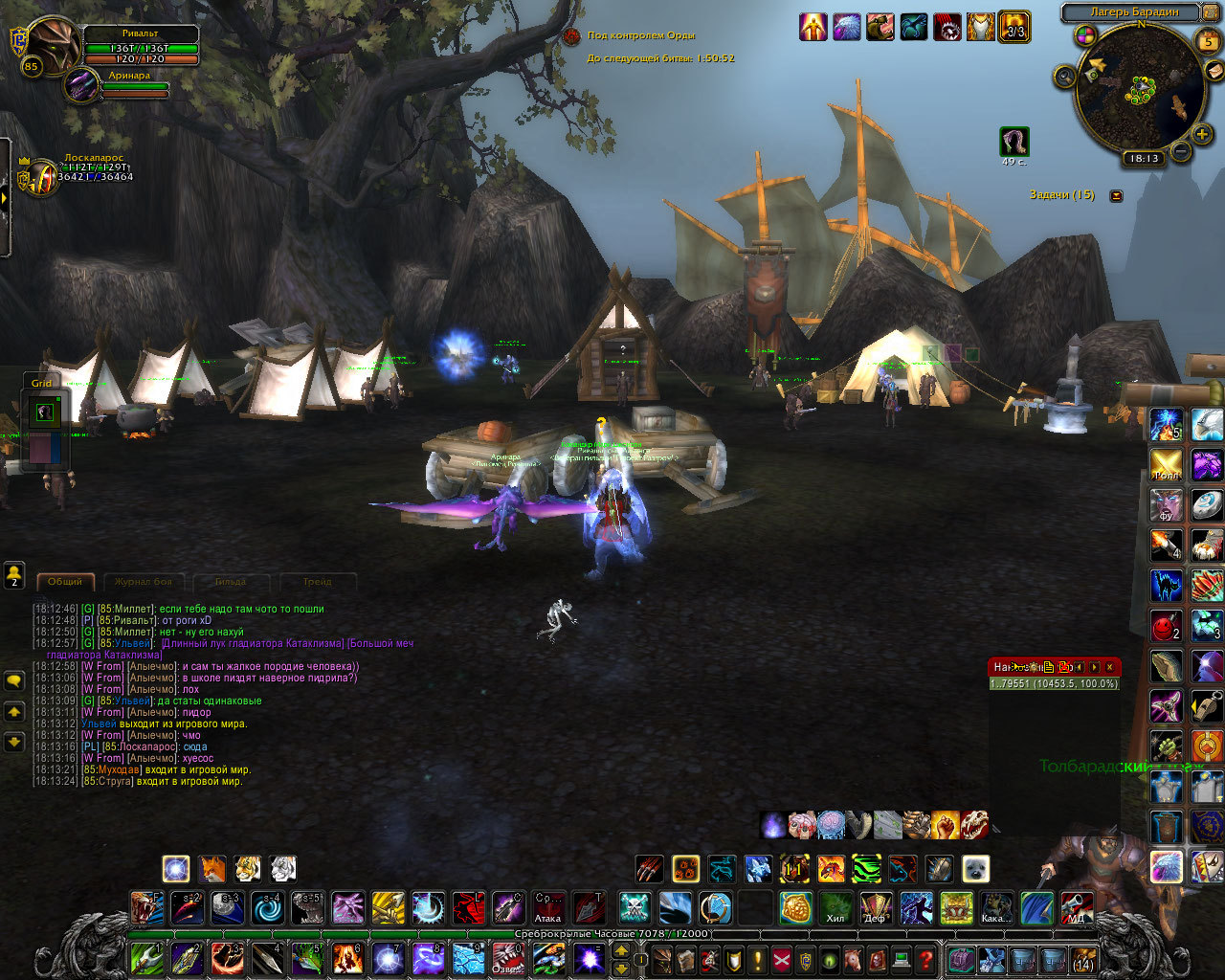Screen dimensions: 1225x980
Task: Open the red question mark help button
Action: 925,958
